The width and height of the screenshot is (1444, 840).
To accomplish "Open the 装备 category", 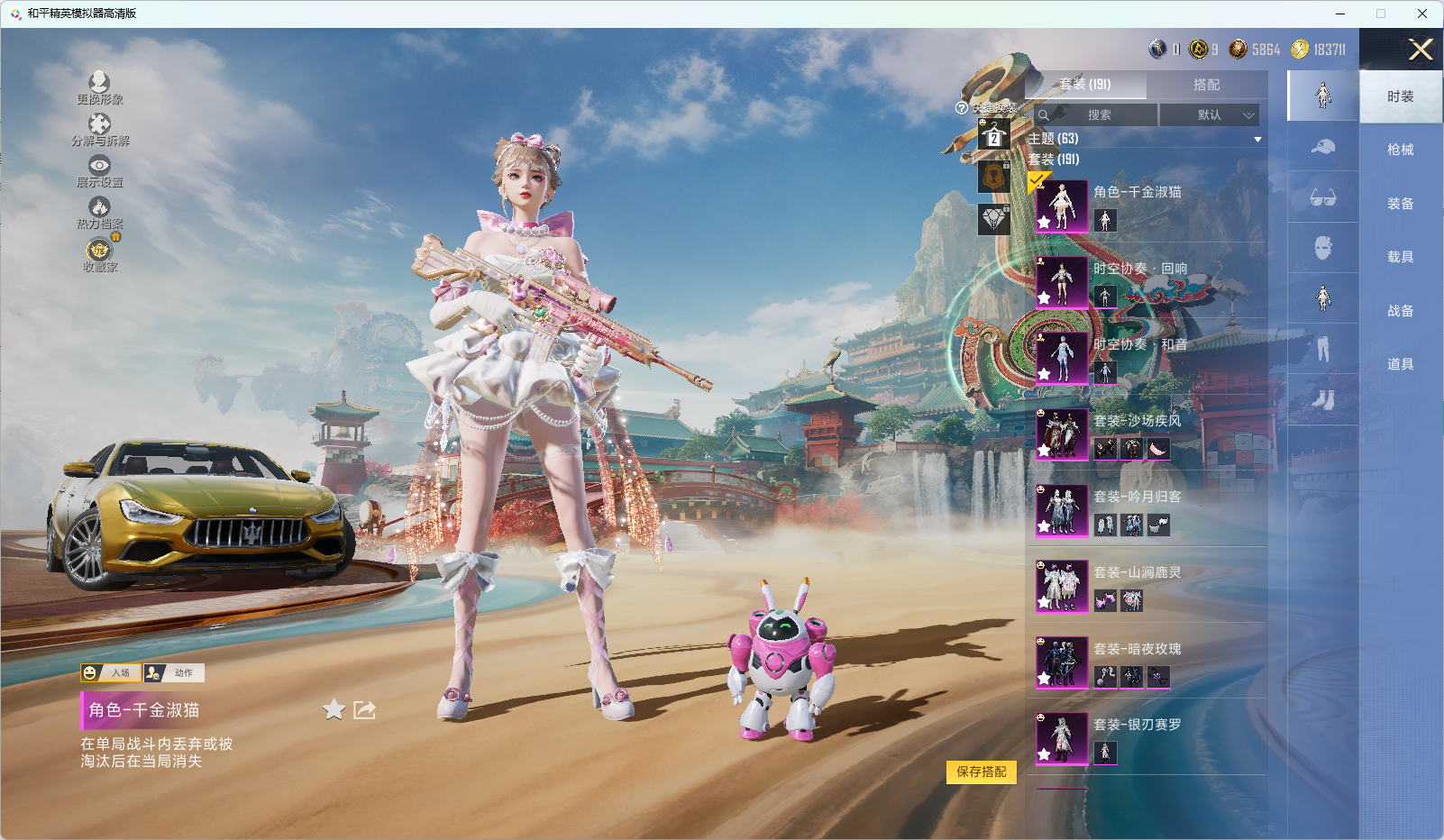I will coord(1400,204).
